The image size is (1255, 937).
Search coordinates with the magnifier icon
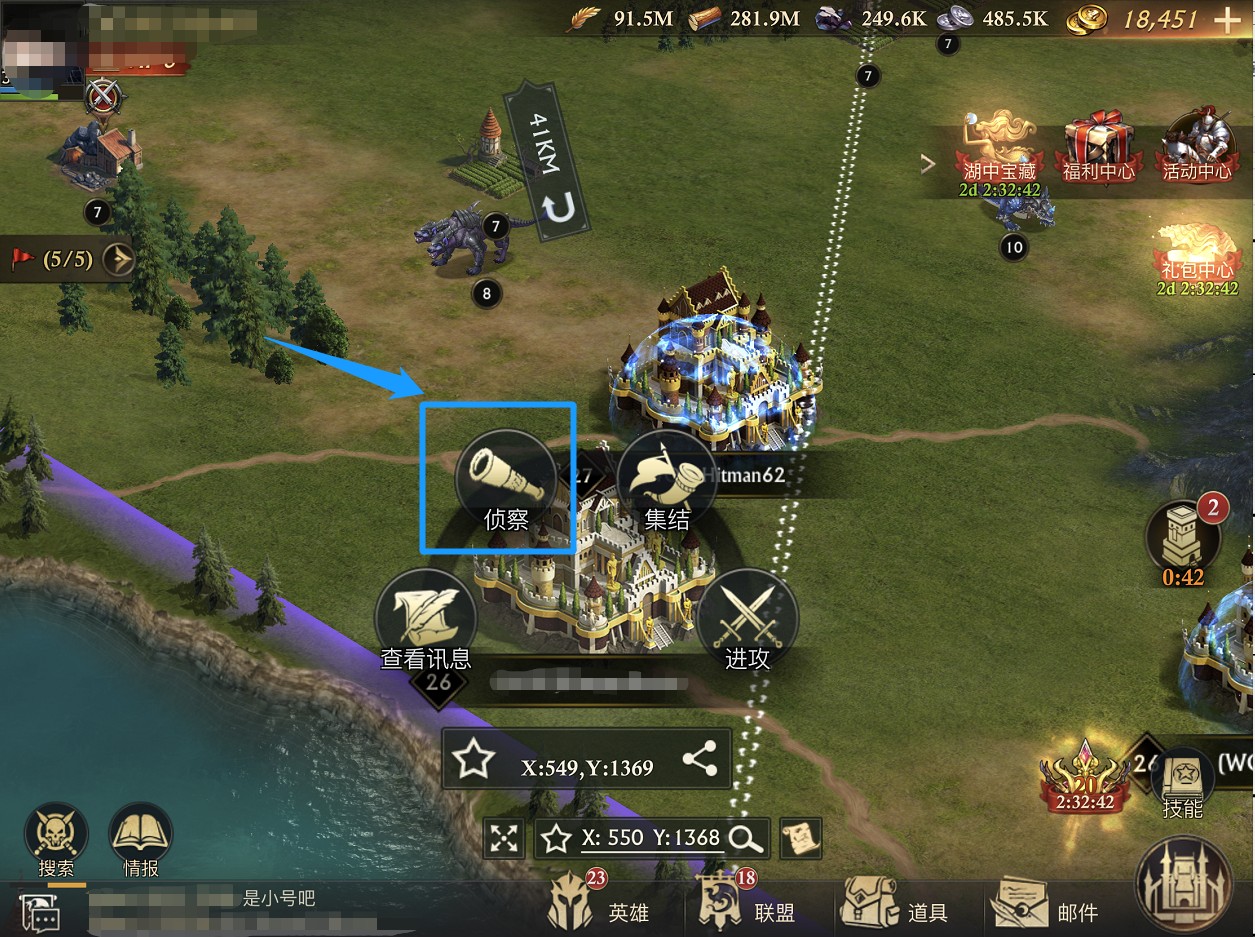746,838
